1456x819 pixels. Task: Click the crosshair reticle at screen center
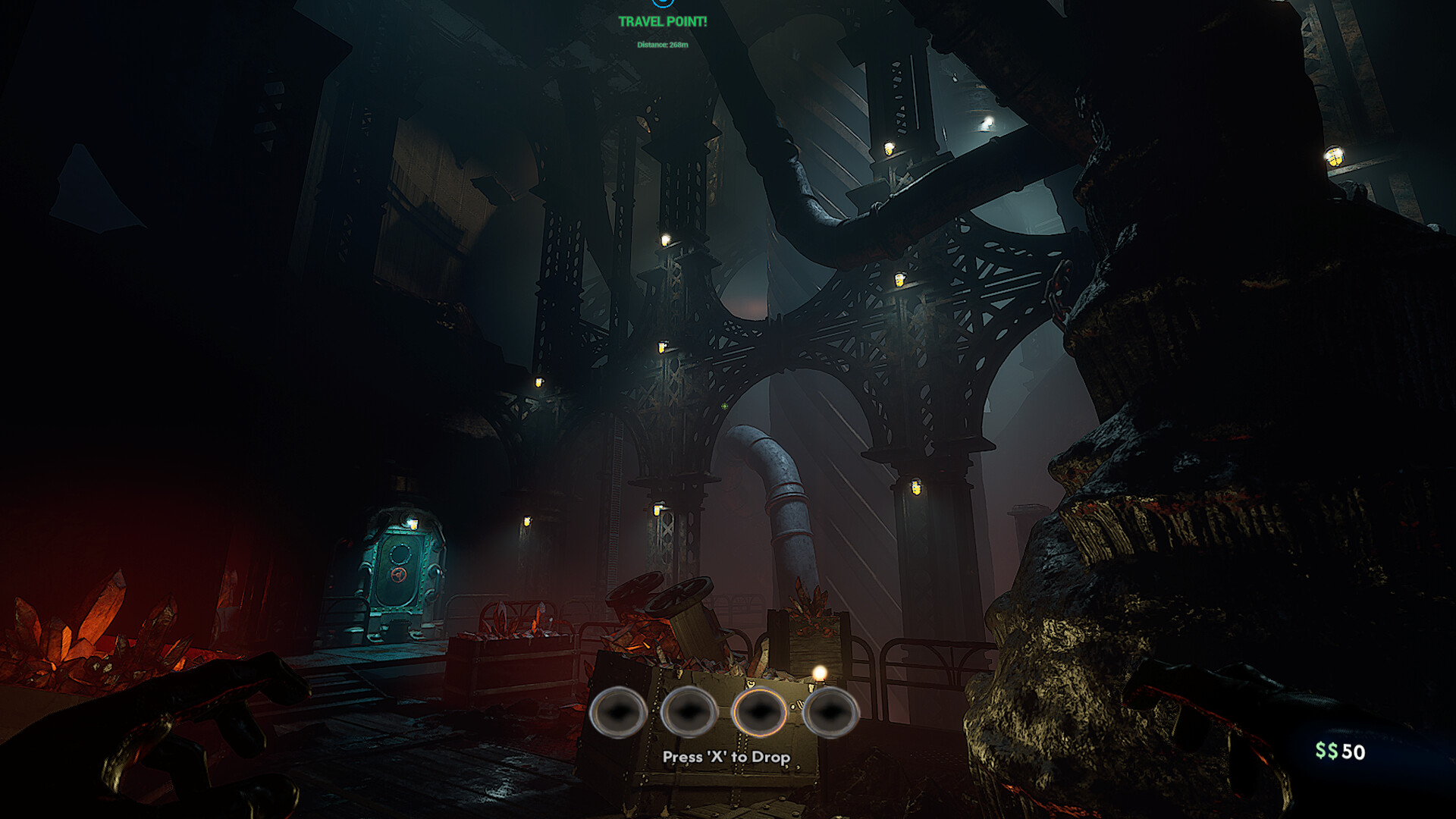pyautogui.click(x=724, y=406)
